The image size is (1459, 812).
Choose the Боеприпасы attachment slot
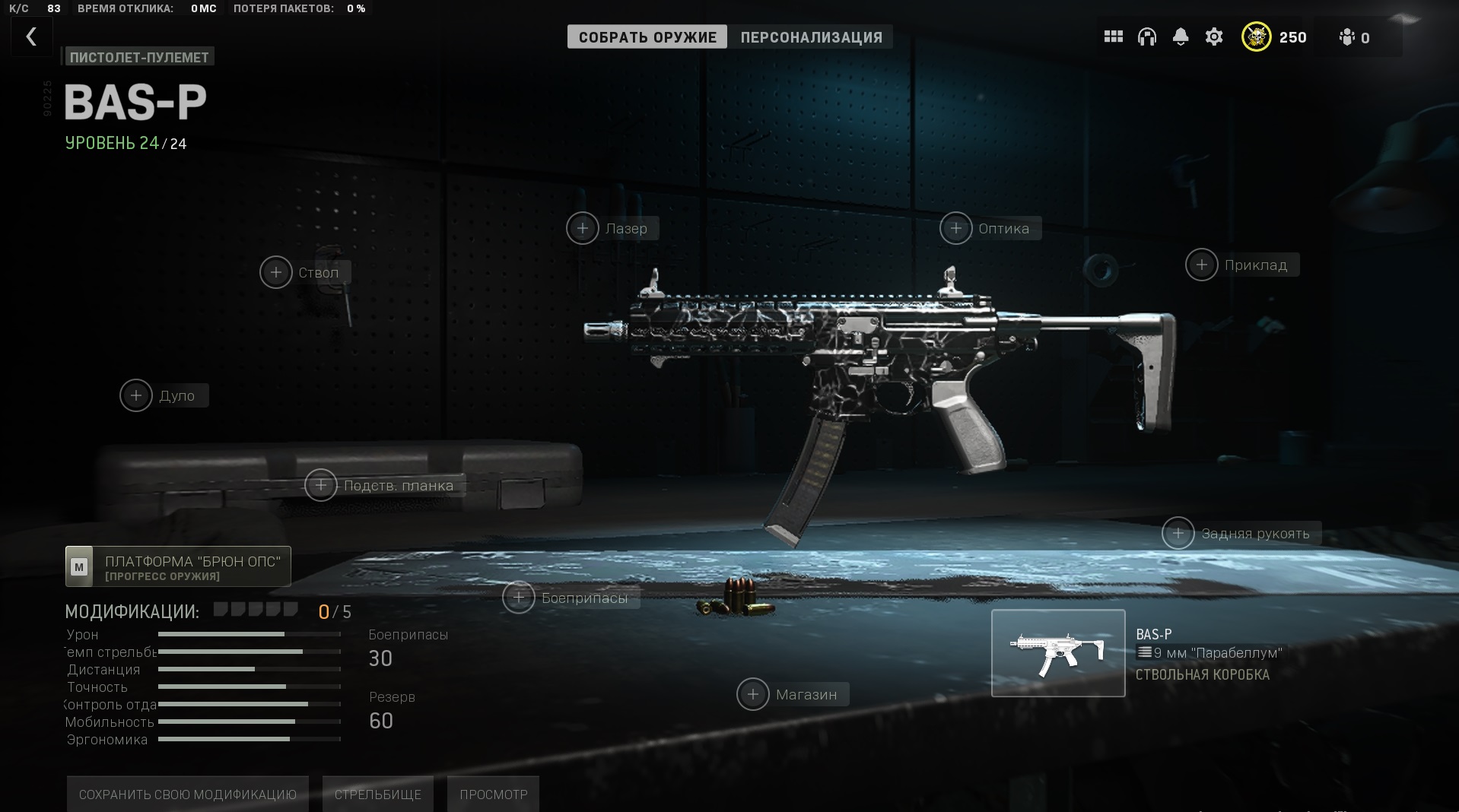(x=519, y=598)
